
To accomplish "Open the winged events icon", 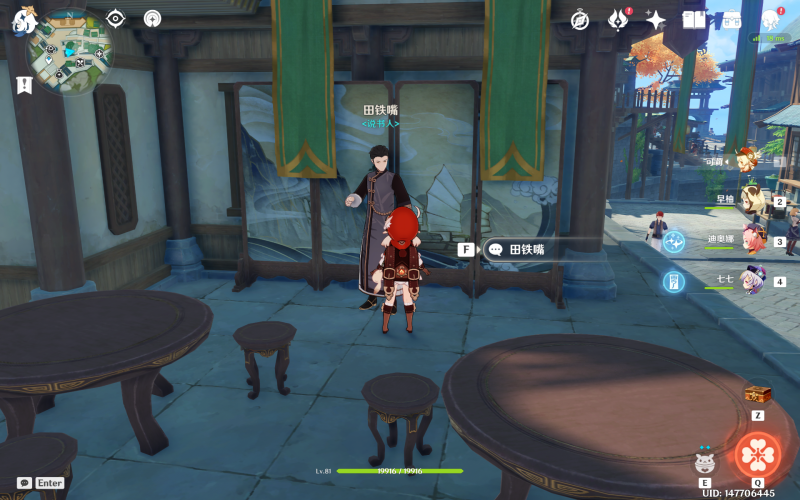I will click(619, 20).
